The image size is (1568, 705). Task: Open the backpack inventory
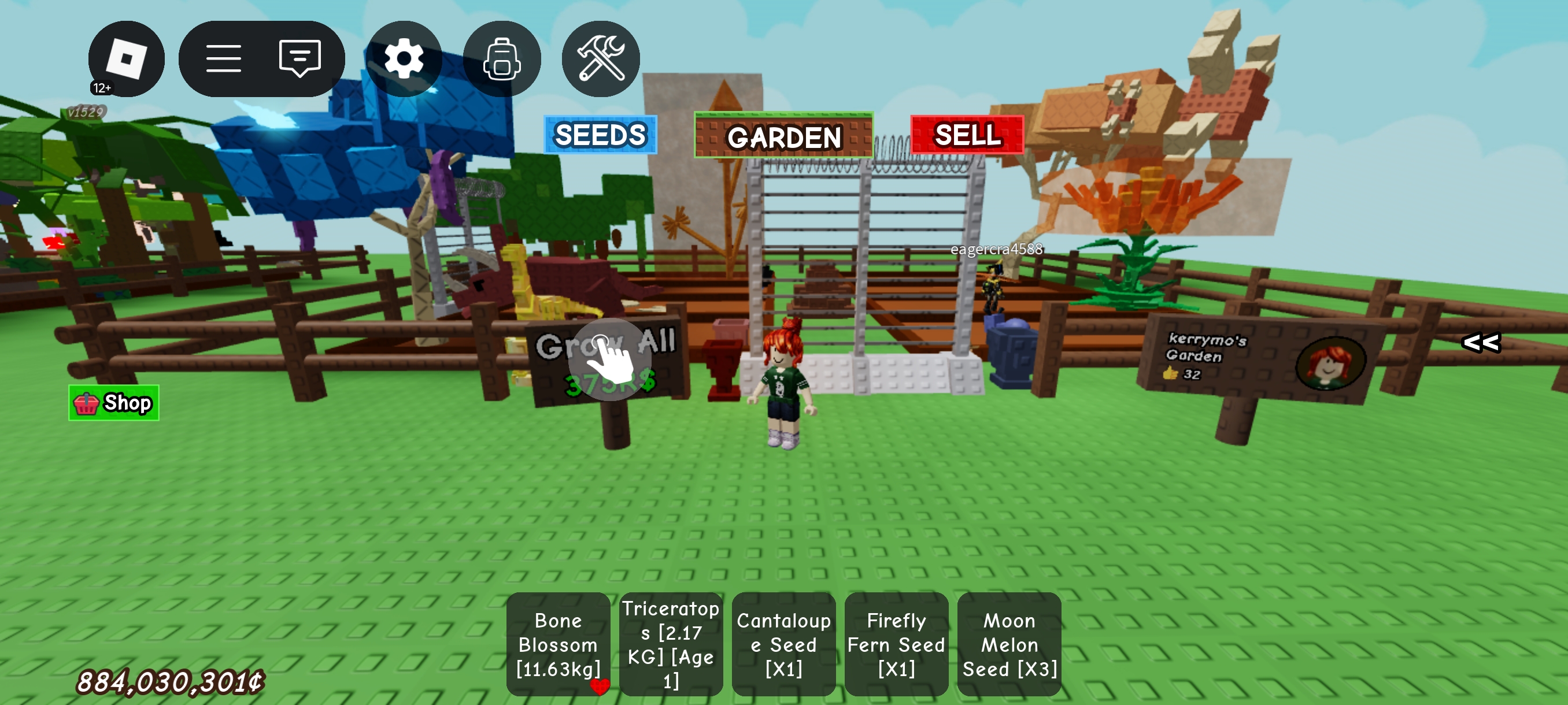(x=502, y=59)
